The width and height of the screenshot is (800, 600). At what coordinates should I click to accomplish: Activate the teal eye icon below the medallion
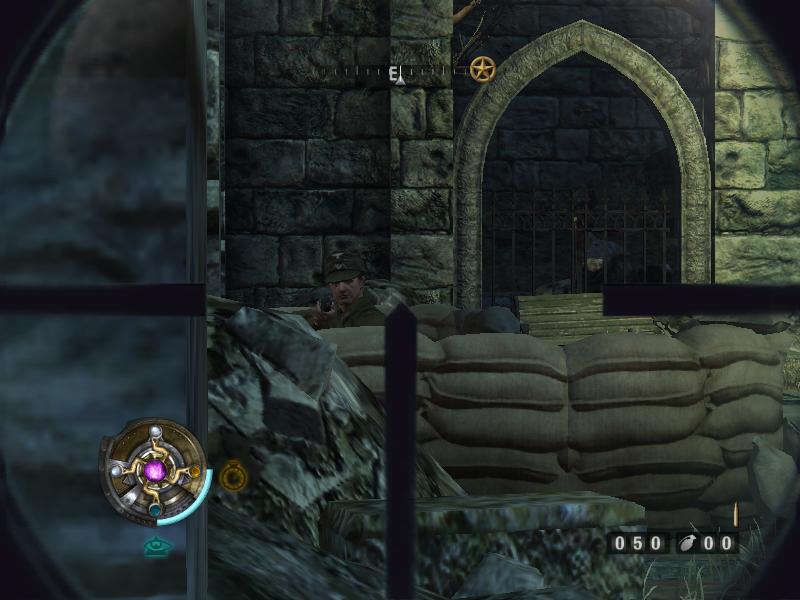tap(155, 546)
